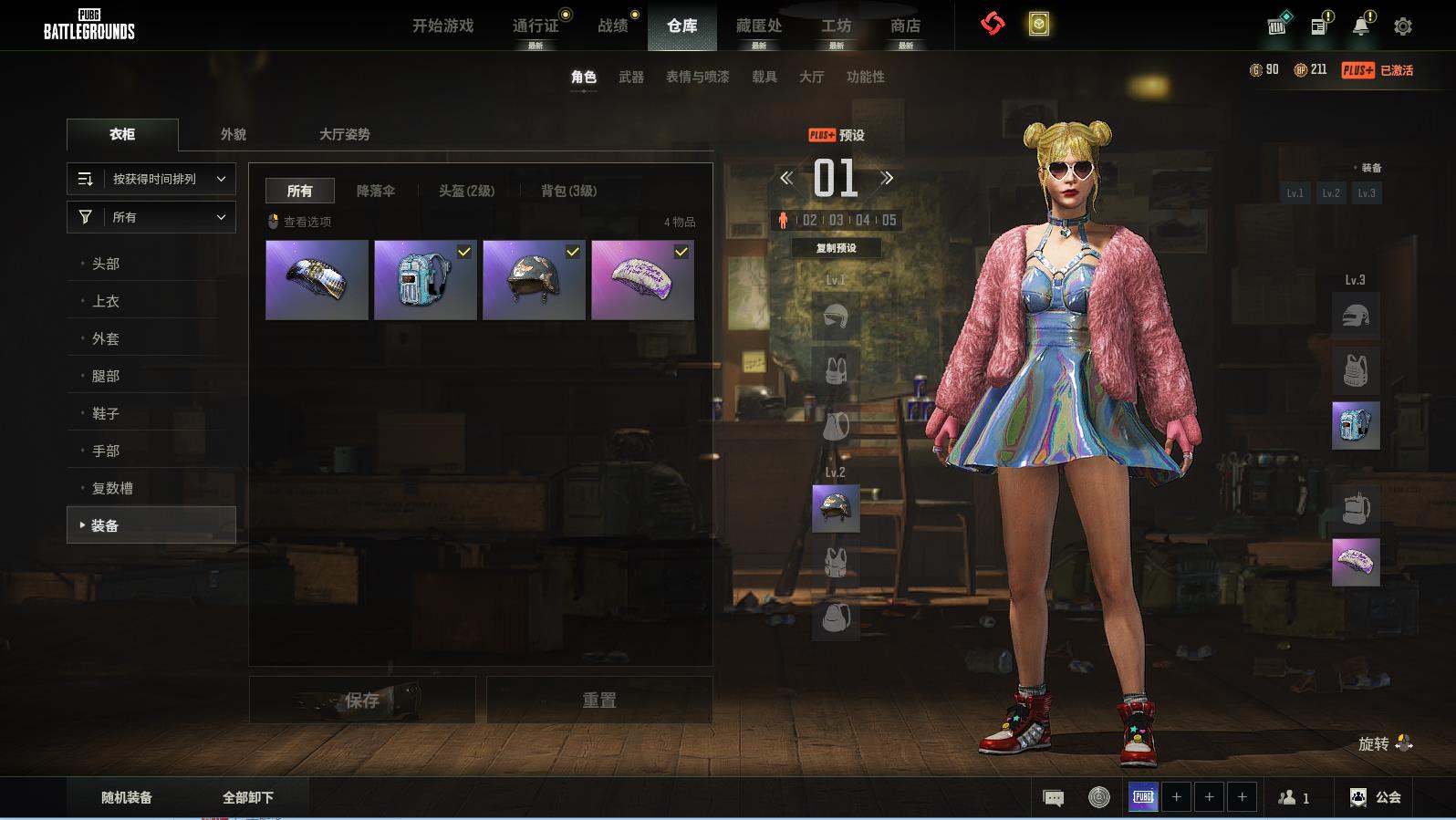Click the 复制预设 copy preset button
This screenshot has width=1456, height=820.
click(836, 248)
